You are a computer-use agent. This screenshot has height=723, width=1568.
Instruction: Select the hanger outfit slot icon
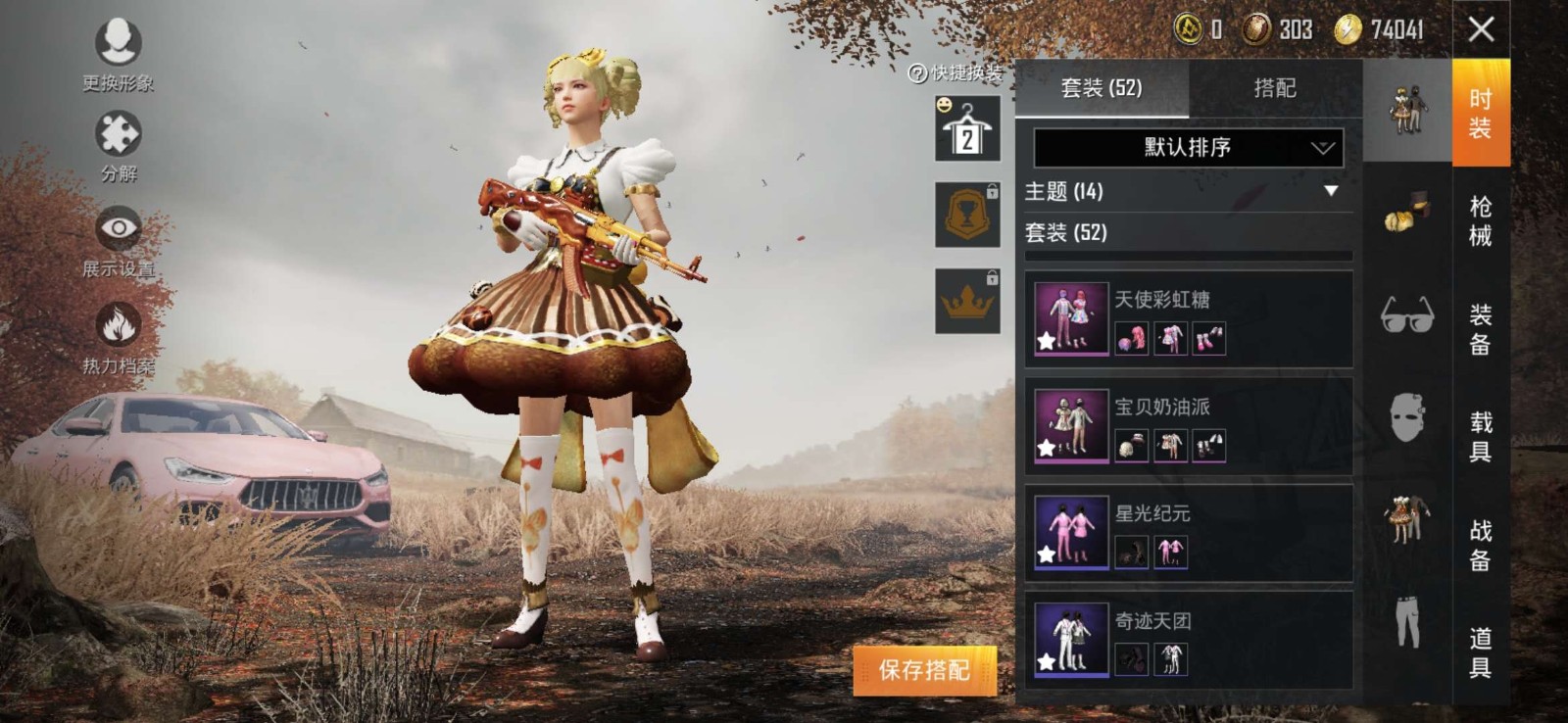click(x=966, y=134)
